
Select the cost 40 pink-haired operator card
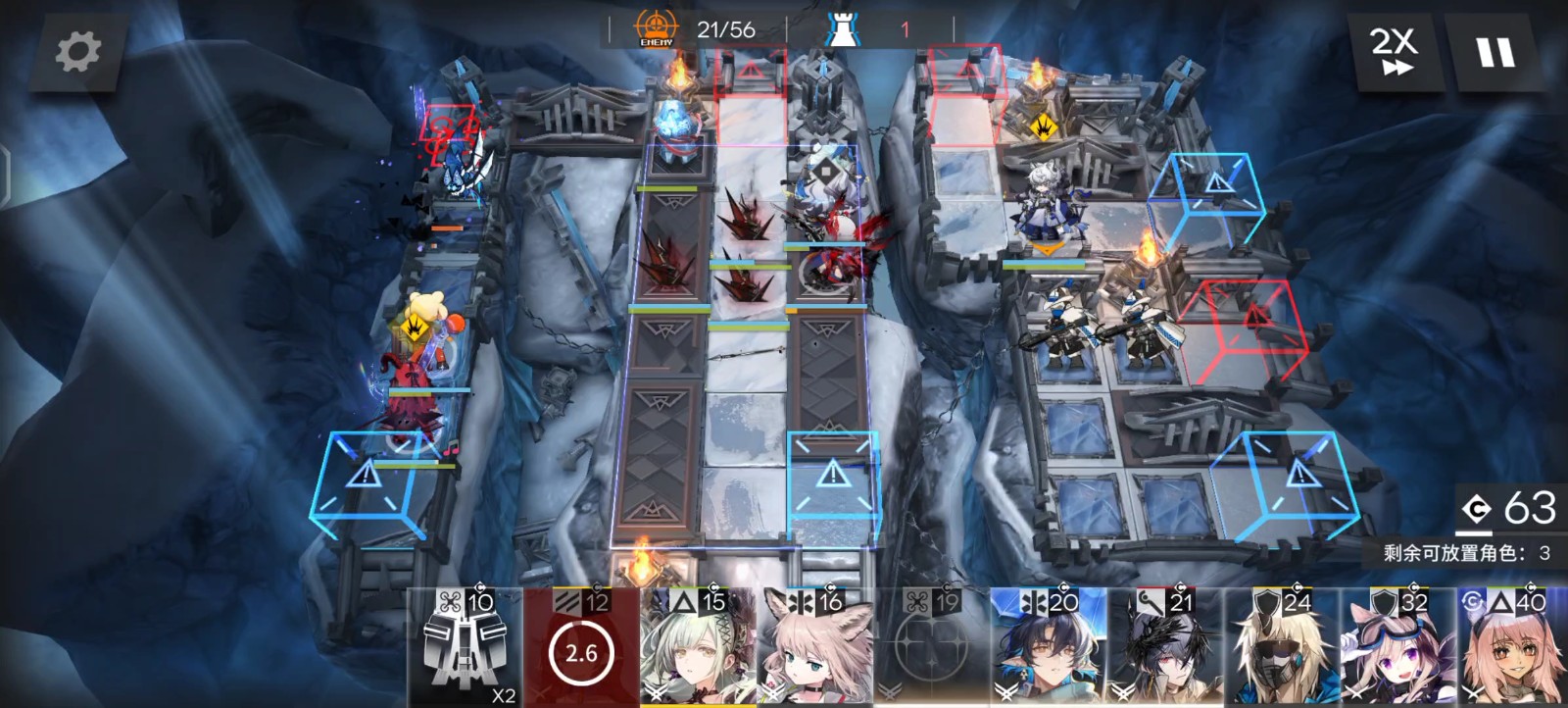click(1513, 649)
